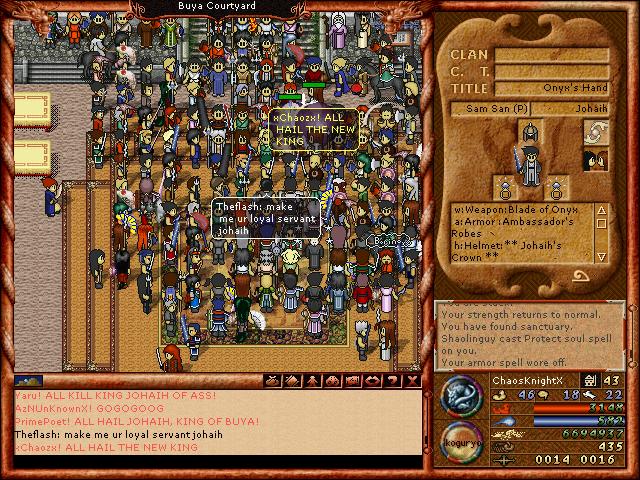This screenshot has height=480, width=640.
Task: Click the pouch icon in the toolbar
Action: (x=271, y=381)
